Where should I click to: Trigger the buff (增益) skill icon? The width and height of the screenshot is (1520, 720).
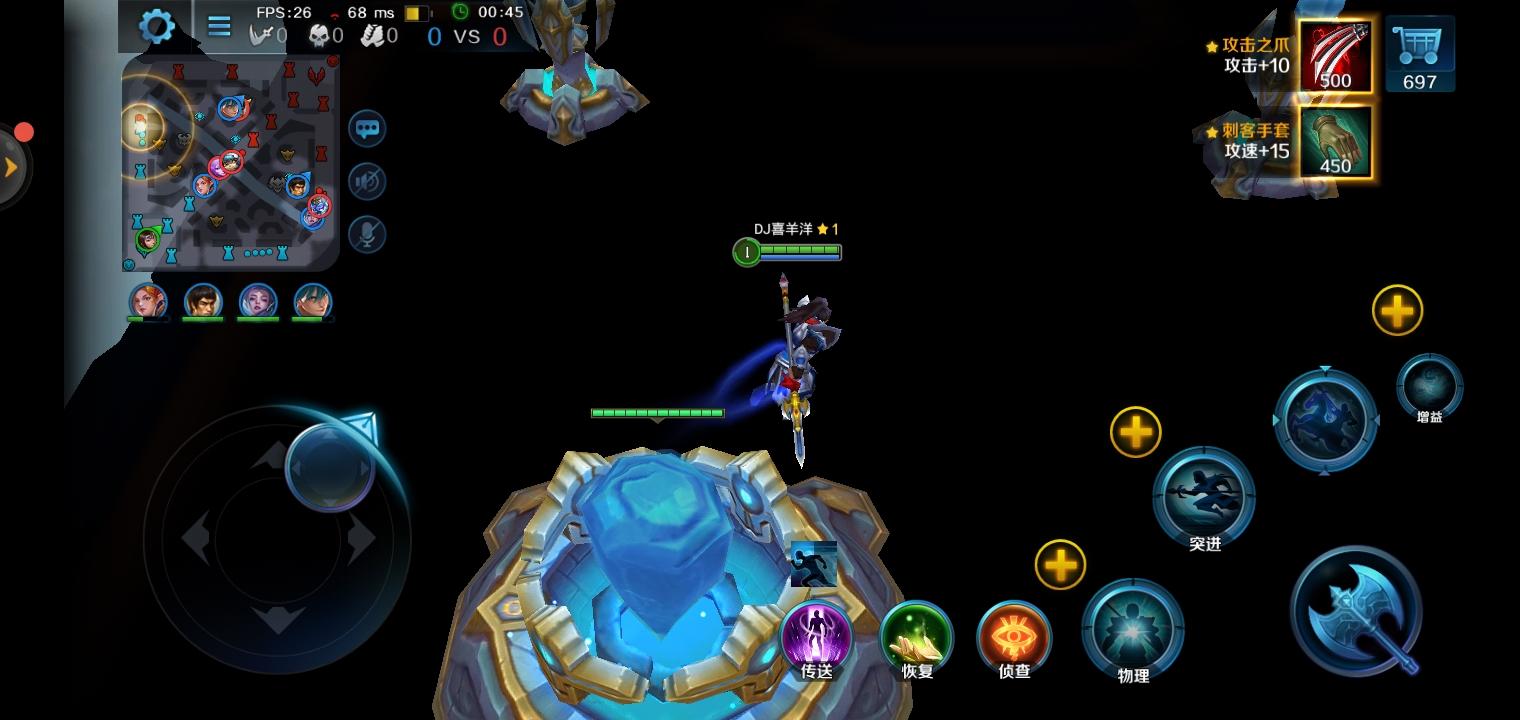click(1428, 388)
